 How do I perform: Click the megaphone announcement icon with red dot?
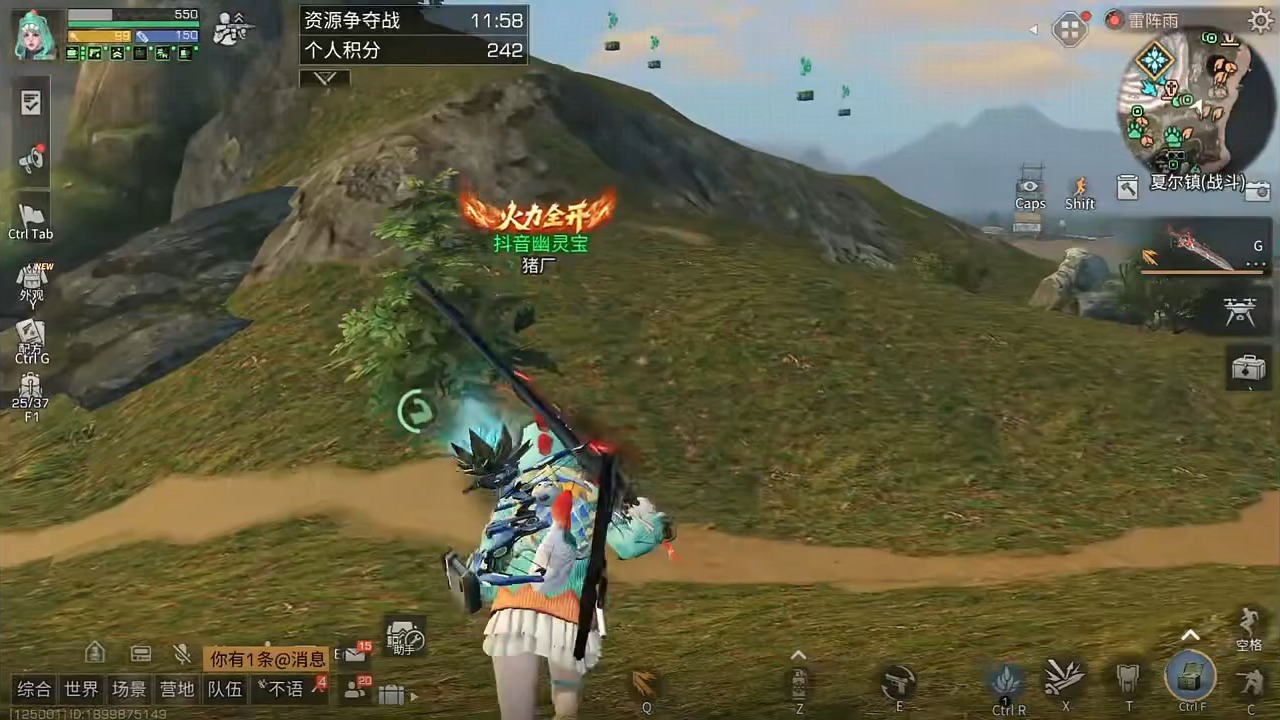pyautogui.click(x=30, y=157)
